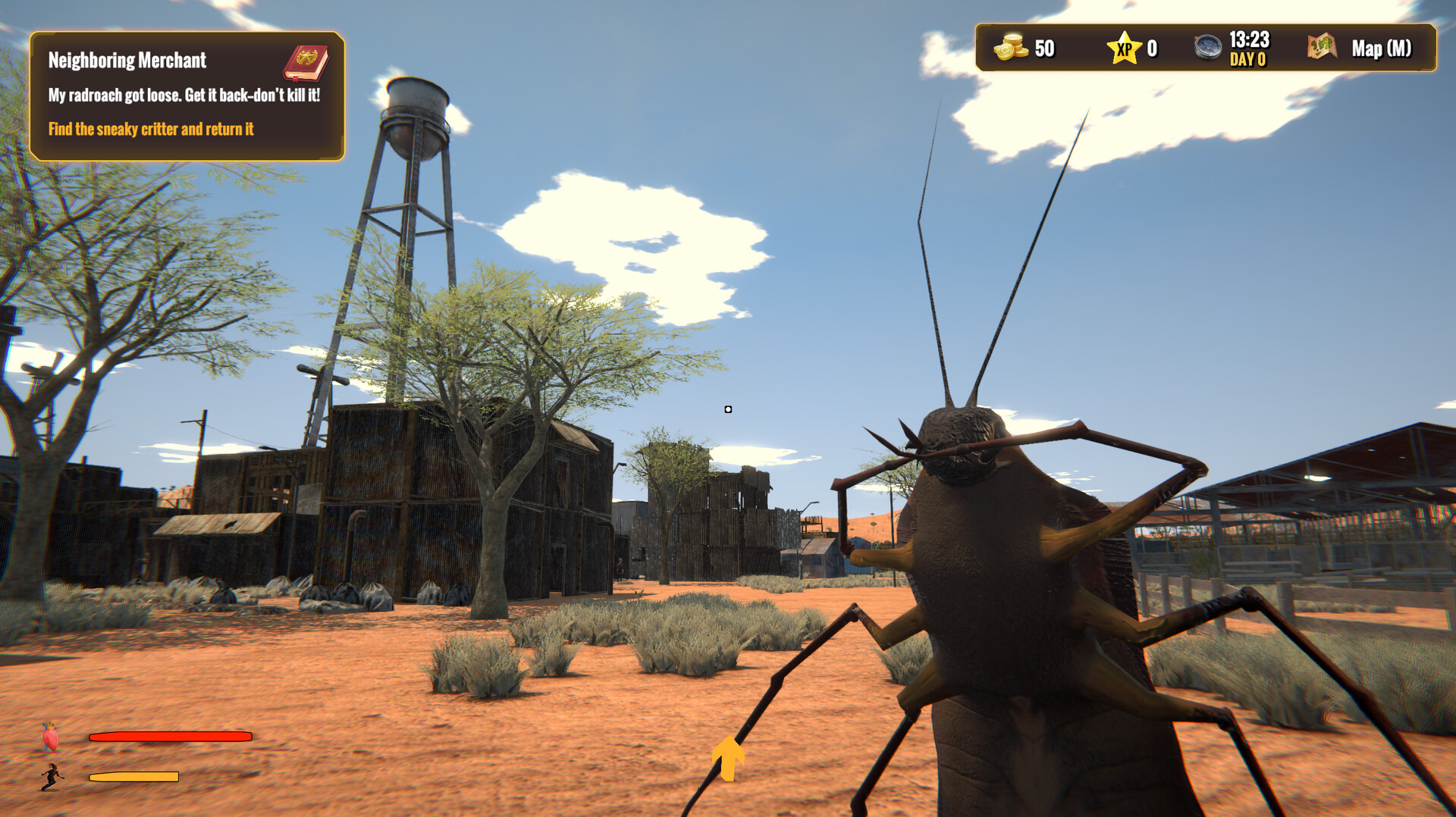Open Map (M) from the HUD

pyautogui.click(x=1382, y=48)
